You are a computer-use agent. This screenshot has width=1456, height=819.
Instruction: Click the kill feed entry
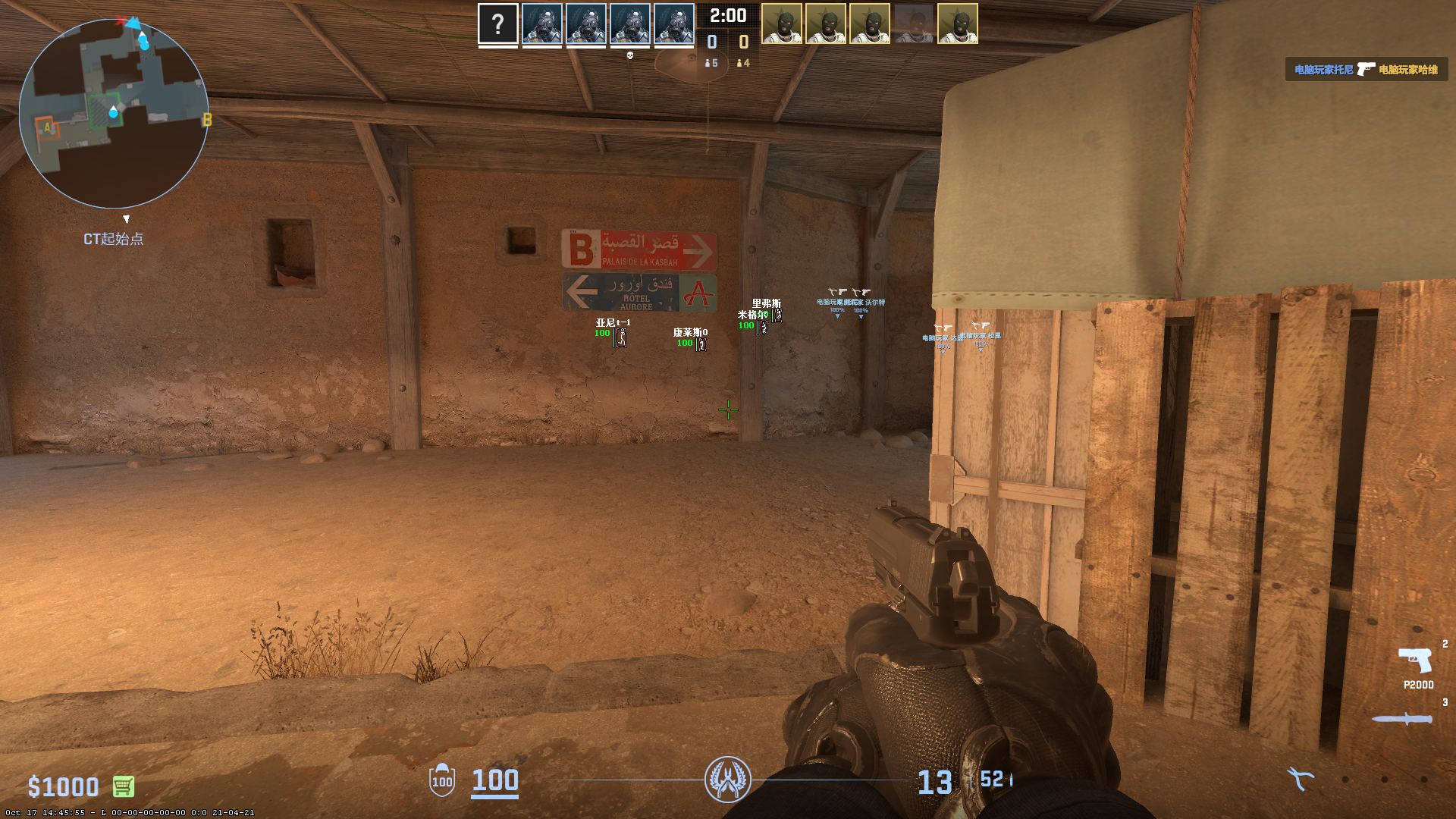(x=1366, y=70)
